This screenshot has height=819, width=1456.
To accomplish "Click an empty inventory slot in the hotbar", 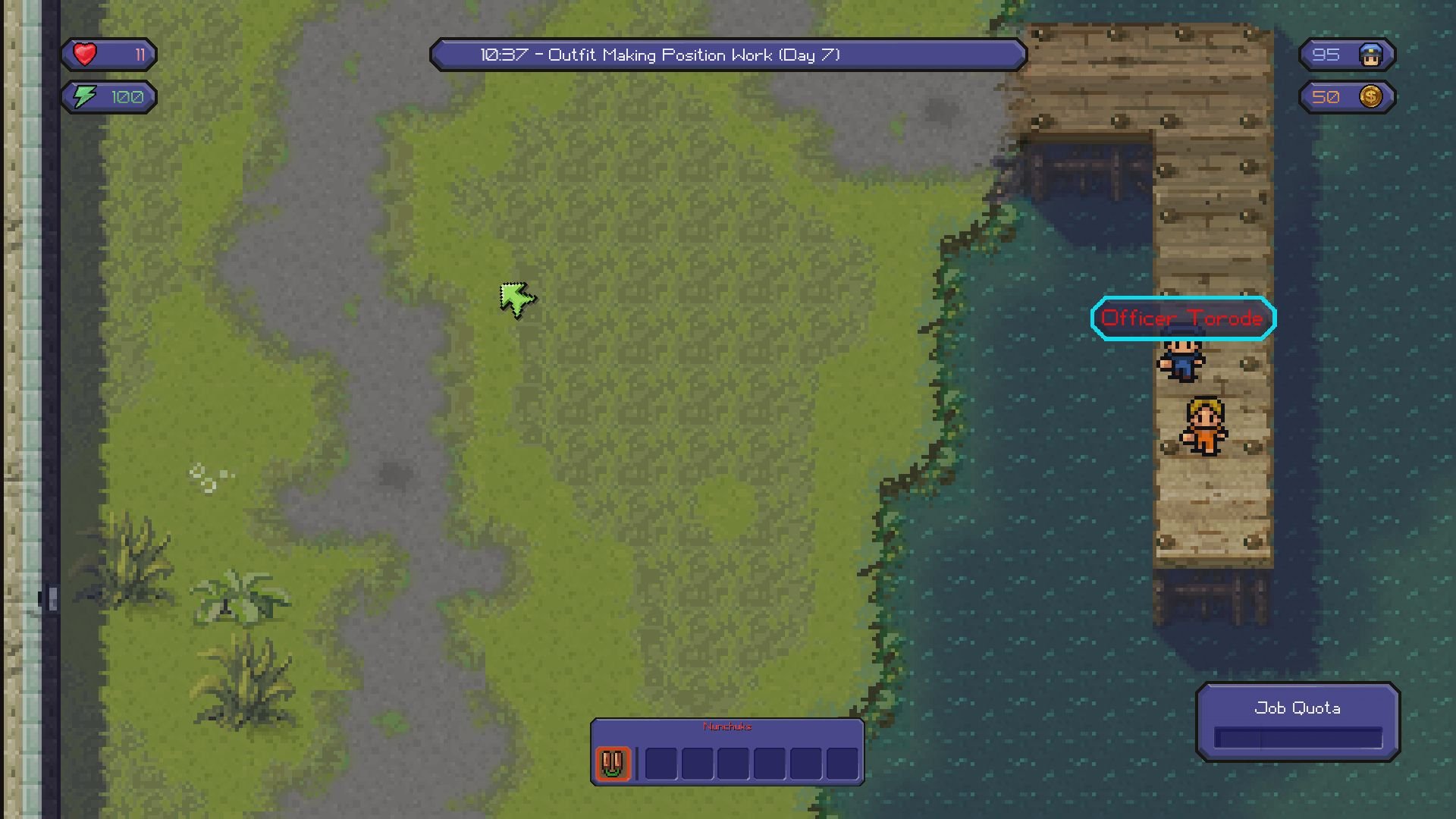I will [x=661, y=764].
